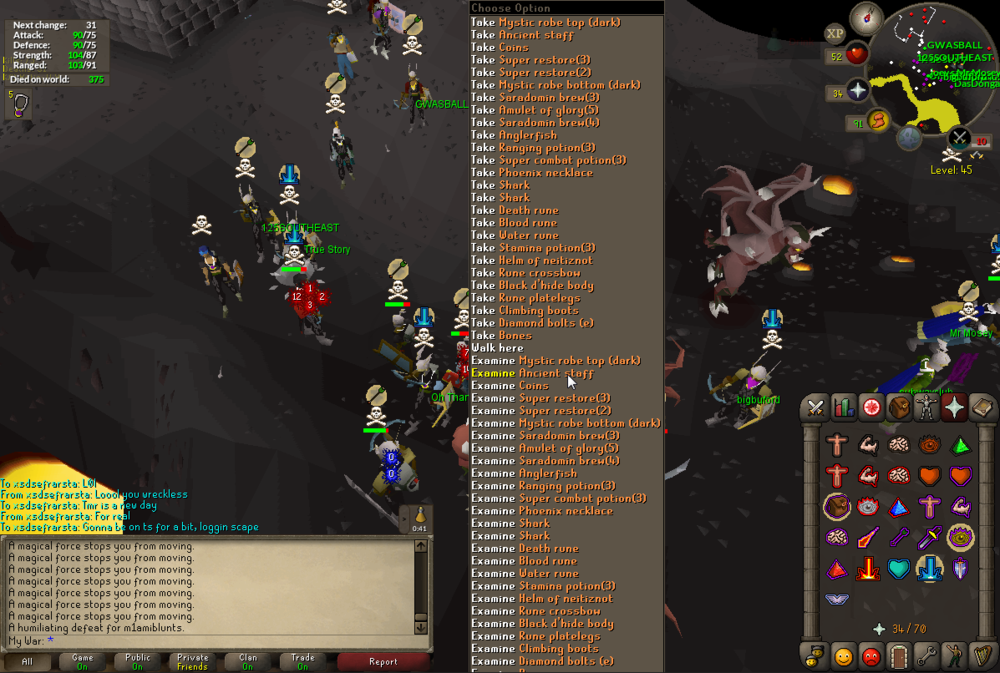Switch to the Inventory backpack tab
This screenshot has width=1000, height=673.
899,407
